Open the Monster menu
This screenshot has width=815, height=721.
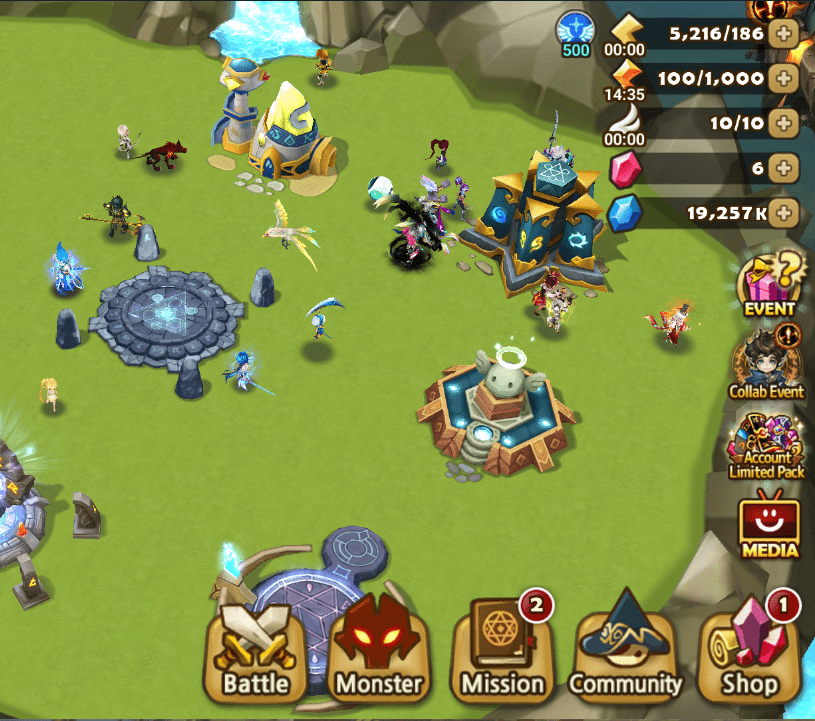[x=378, y=655]
